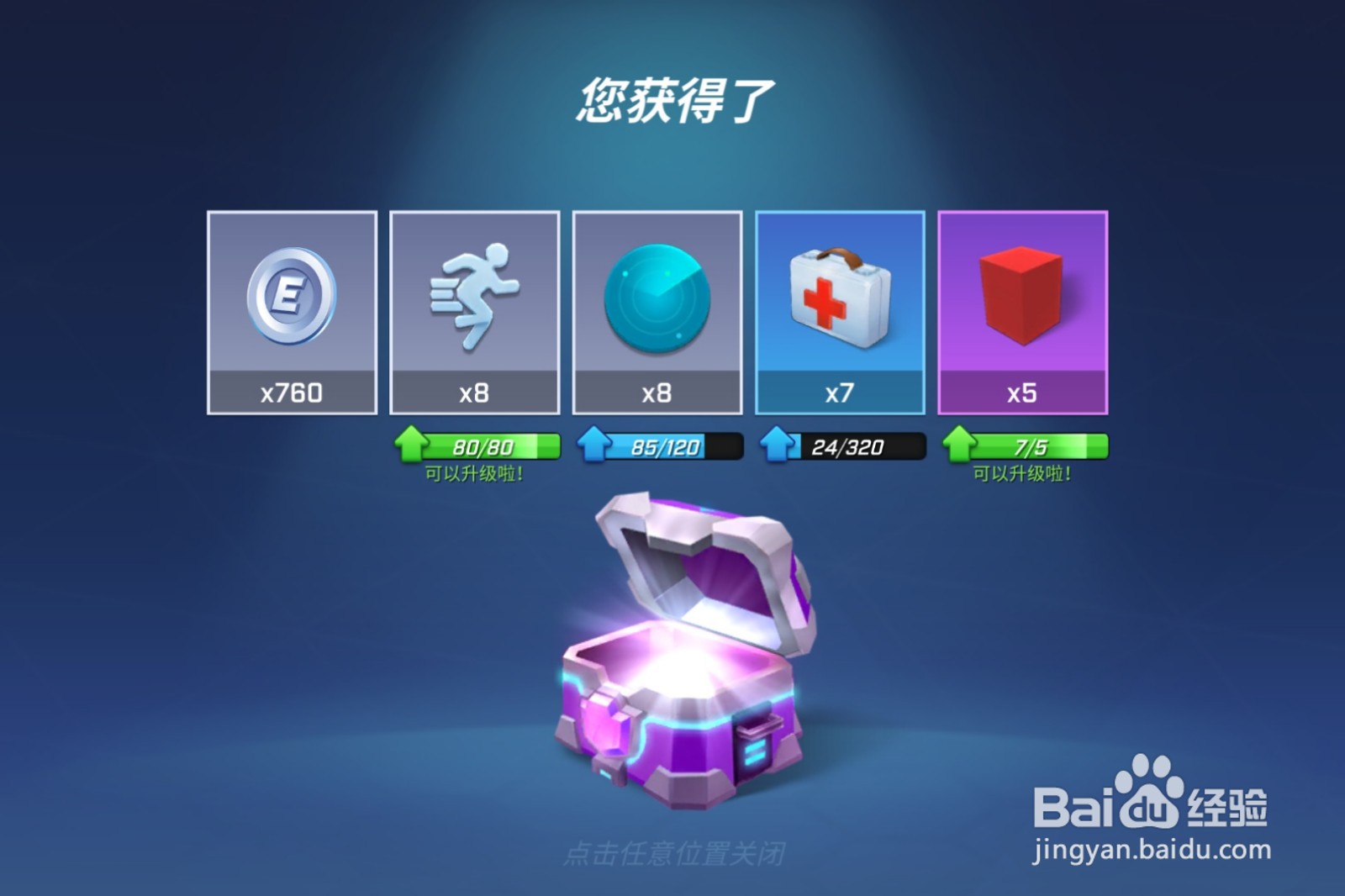Click the blue arrow beside the 85/120 bar
This screenshot has height=896, width=1345.
point(593,445)
